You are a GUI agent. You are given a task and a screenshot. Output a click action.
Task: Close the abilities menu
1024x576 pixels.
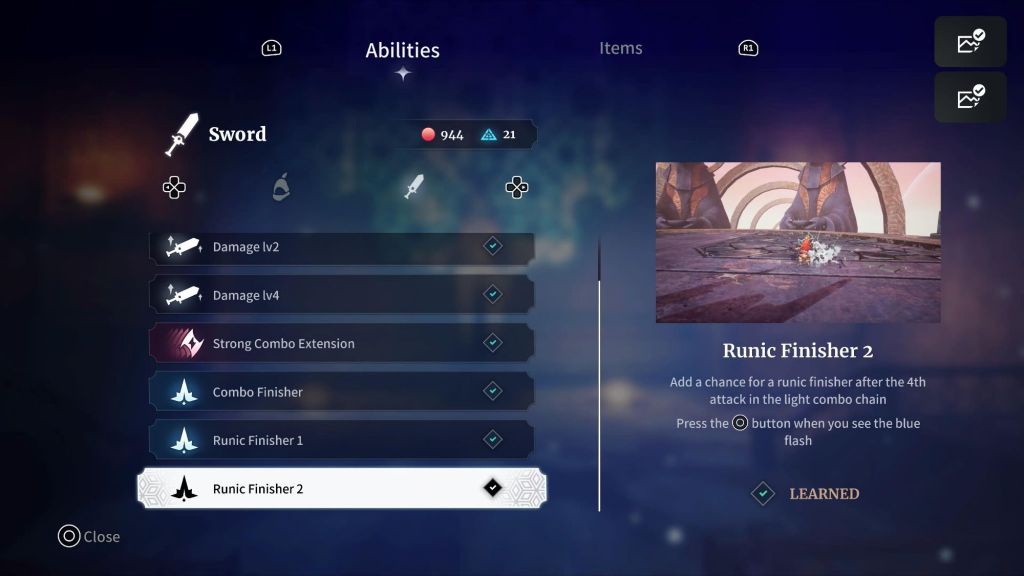tap(88, 537)
